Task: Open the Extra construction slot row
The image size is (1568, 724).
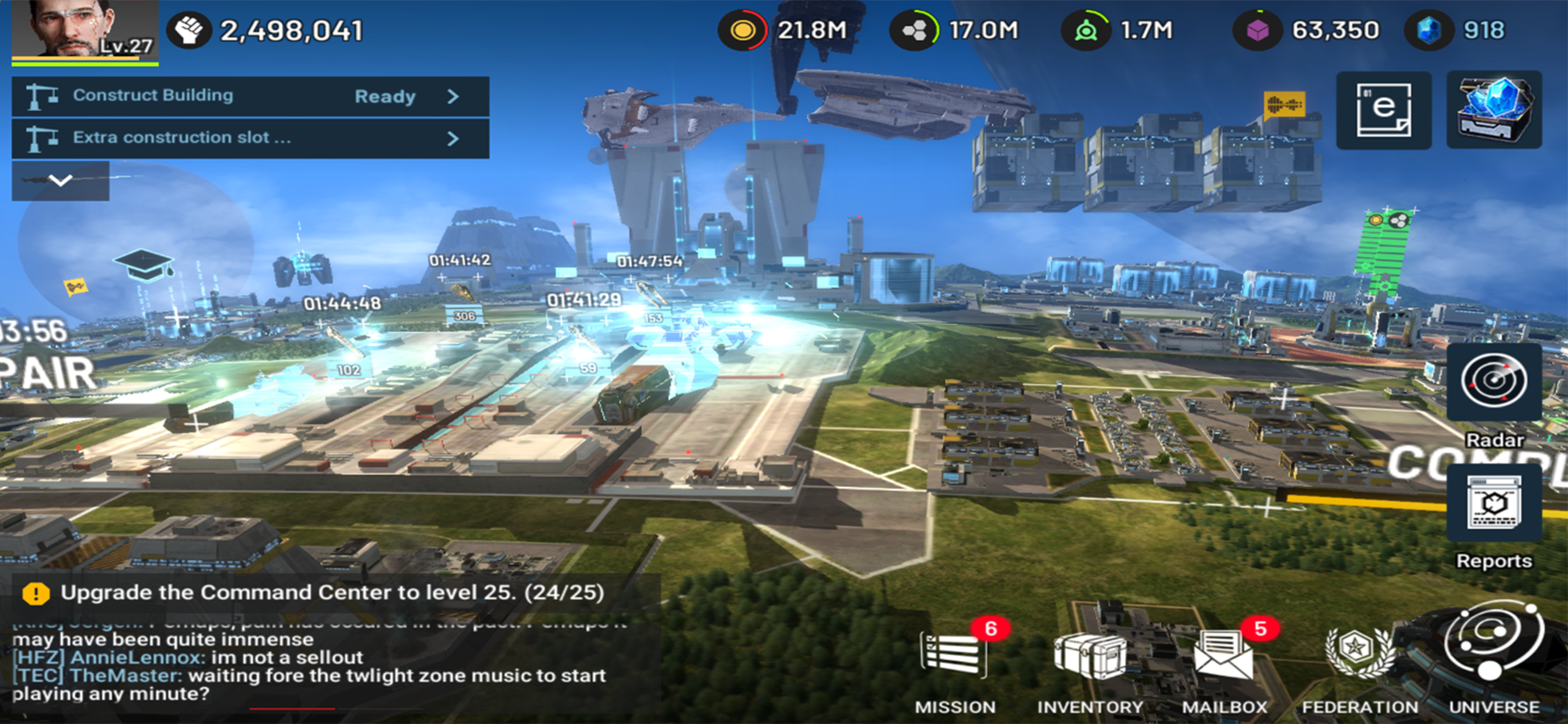Action: 250,138
